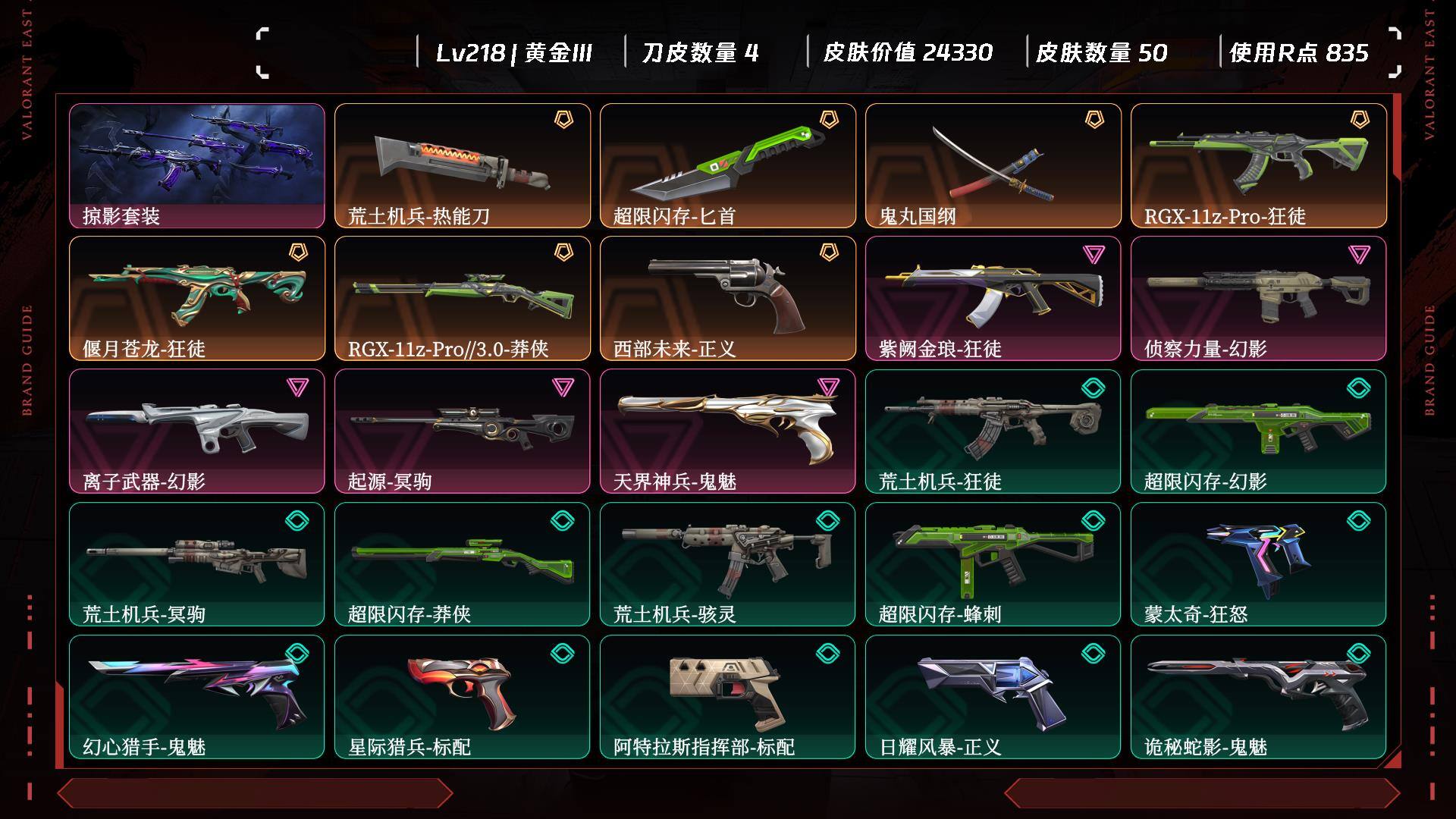Choose the 幻心猎手-鬼魅 pistol skin
Viewport: 1456px width, 819px height.
tap(196, 696)
